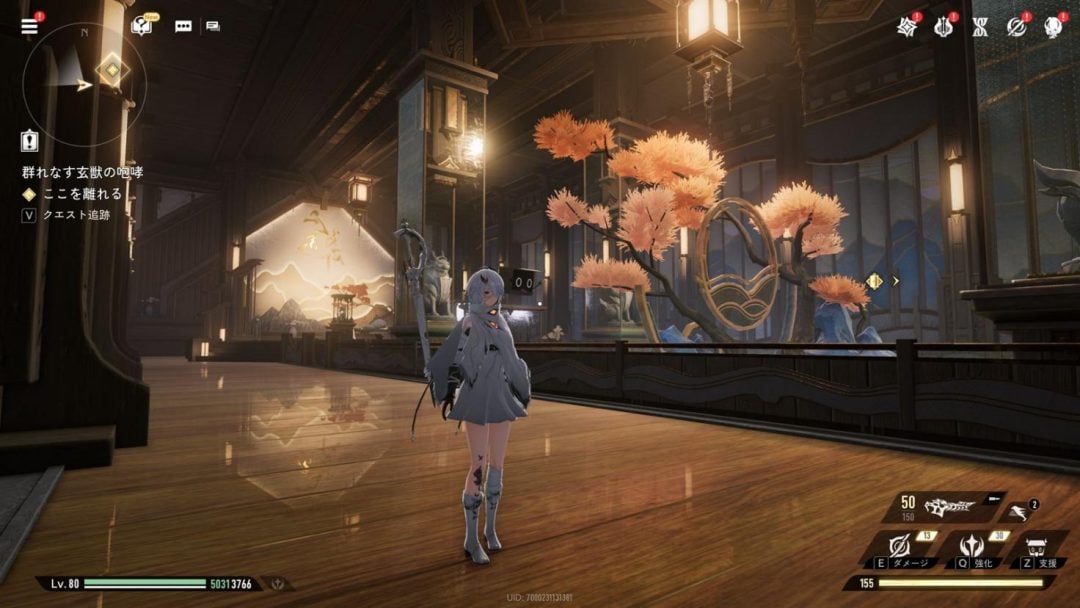This screenshot has height=608, width=1080.
Task: Click the exclamation alert icon below the minimap
Action: (29, 141)
